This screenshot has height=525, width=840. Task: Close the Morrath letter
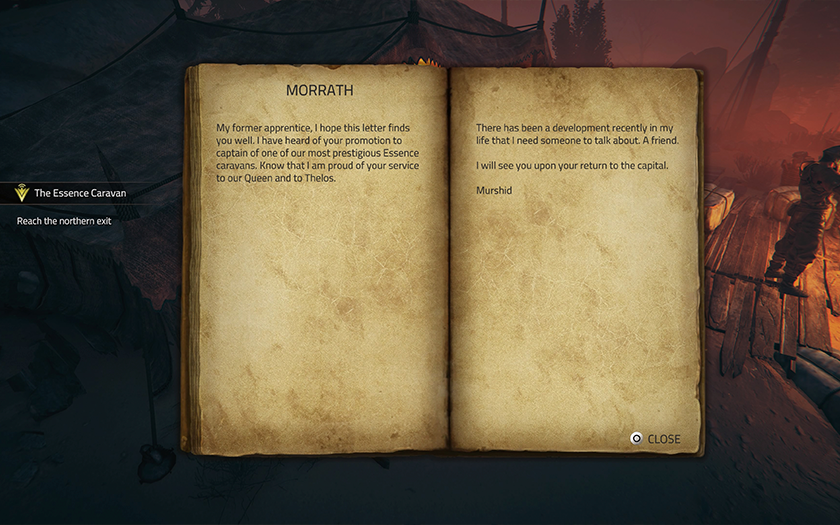(655, 439)
